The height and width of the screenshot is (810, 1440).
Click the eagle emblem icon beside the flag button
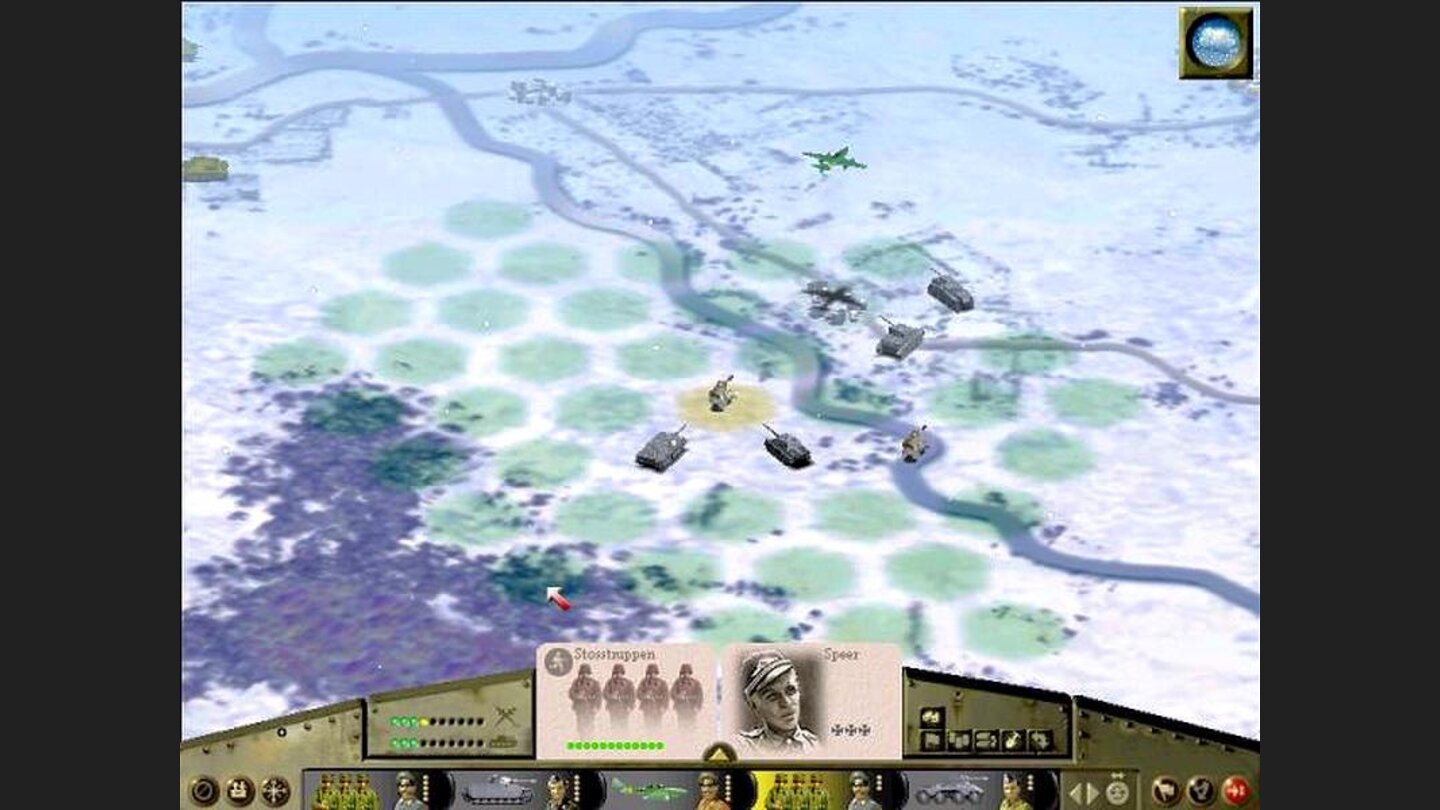tap(1200, 792)
